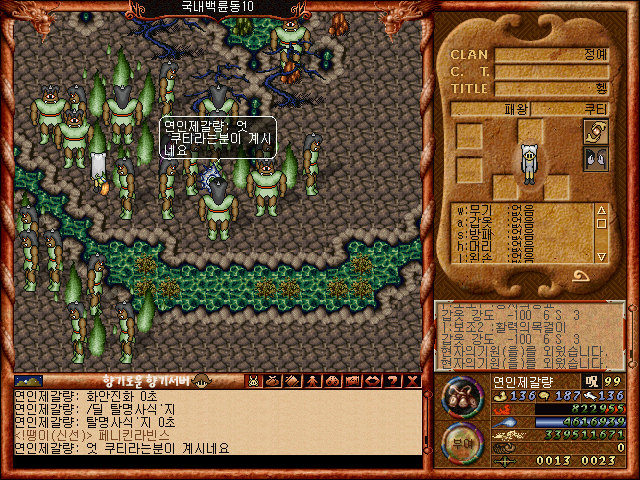
Task: Close the panel with the X button
Action: pyautogui.click(x=412, y=381)
